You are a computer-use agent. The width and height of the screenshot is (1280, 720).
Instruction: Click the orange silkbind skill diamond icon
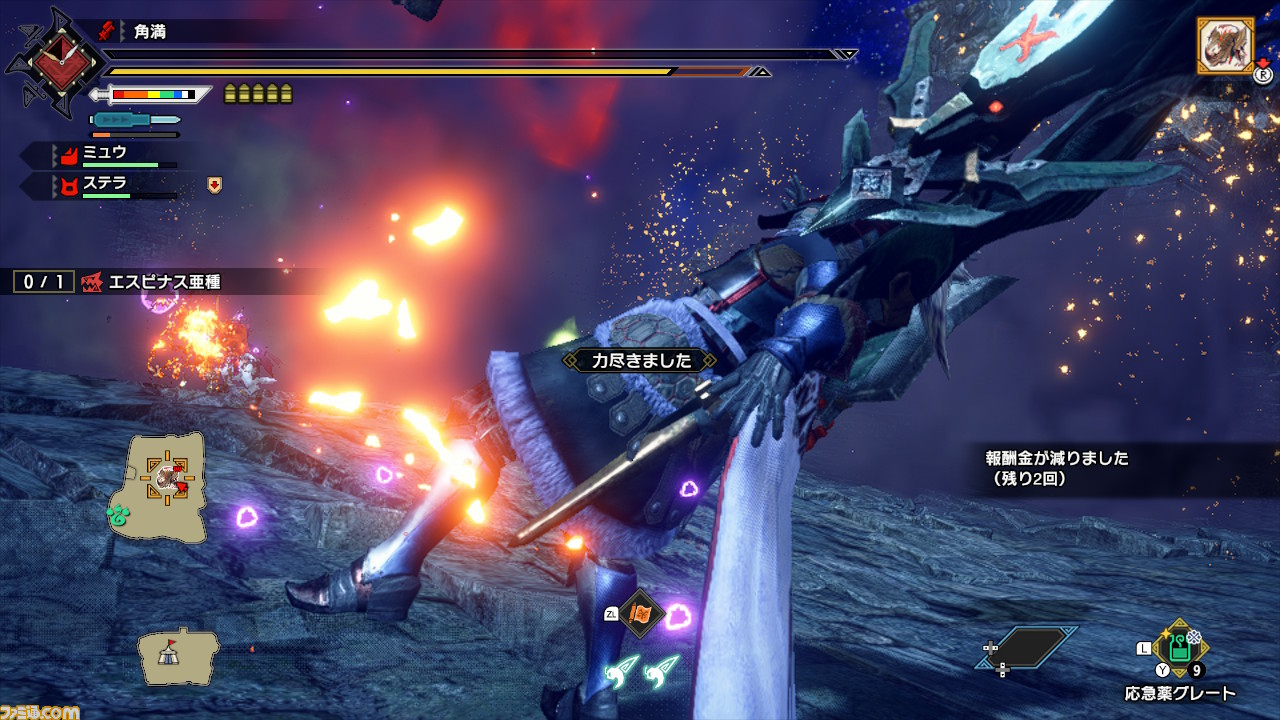click(638, 612)
